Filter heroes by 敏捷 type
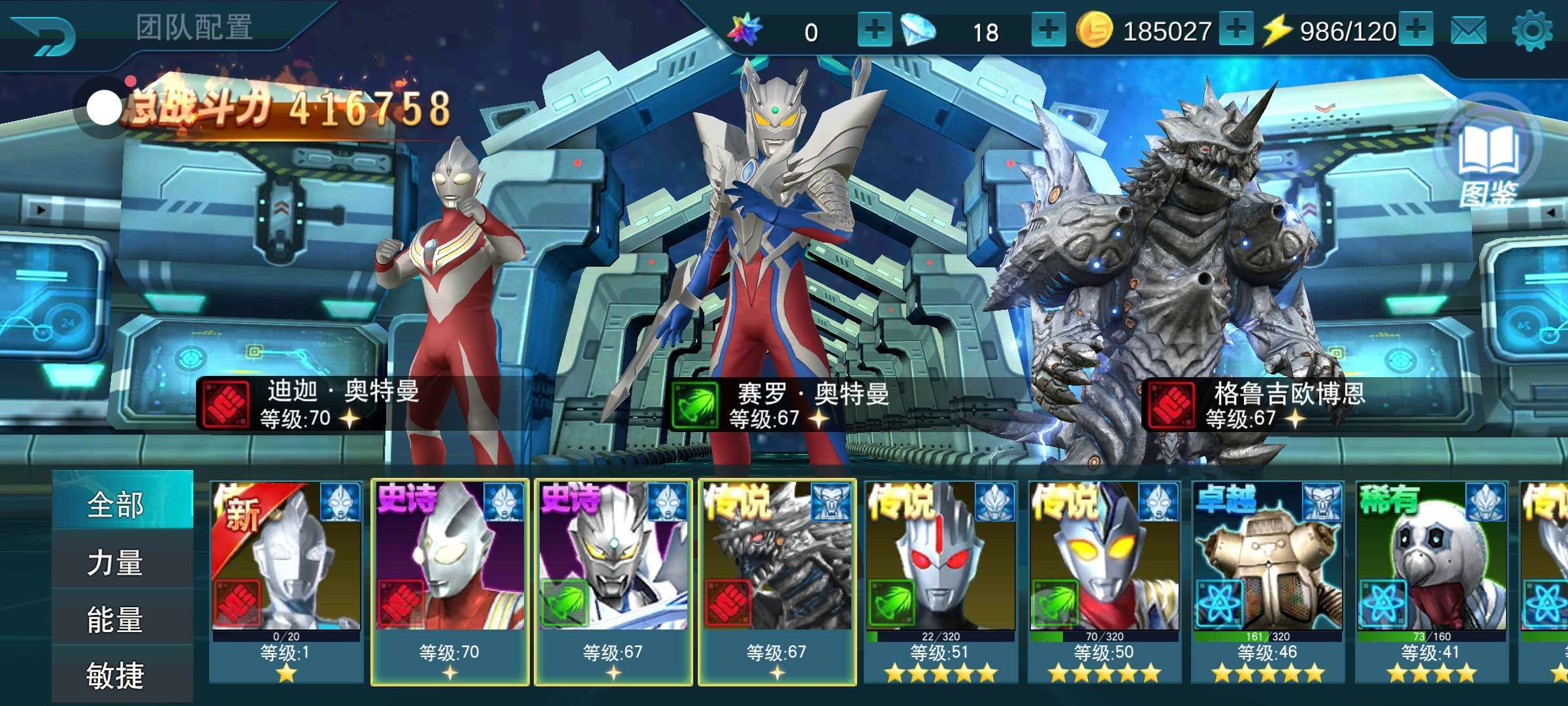 coord(116,676)
